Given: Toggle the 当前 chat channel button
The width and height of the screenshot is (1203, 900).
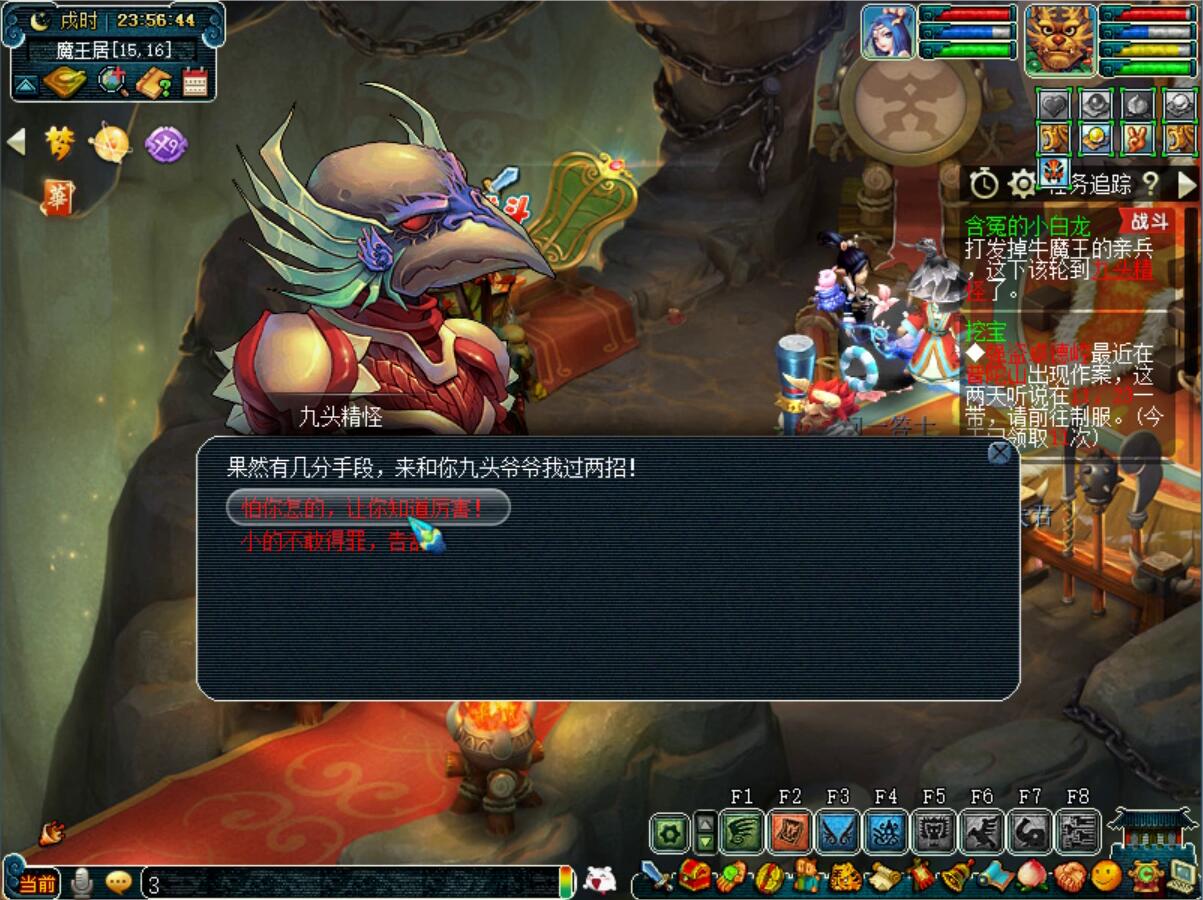Looking at the screenshot, I should (x=37, y=883).
